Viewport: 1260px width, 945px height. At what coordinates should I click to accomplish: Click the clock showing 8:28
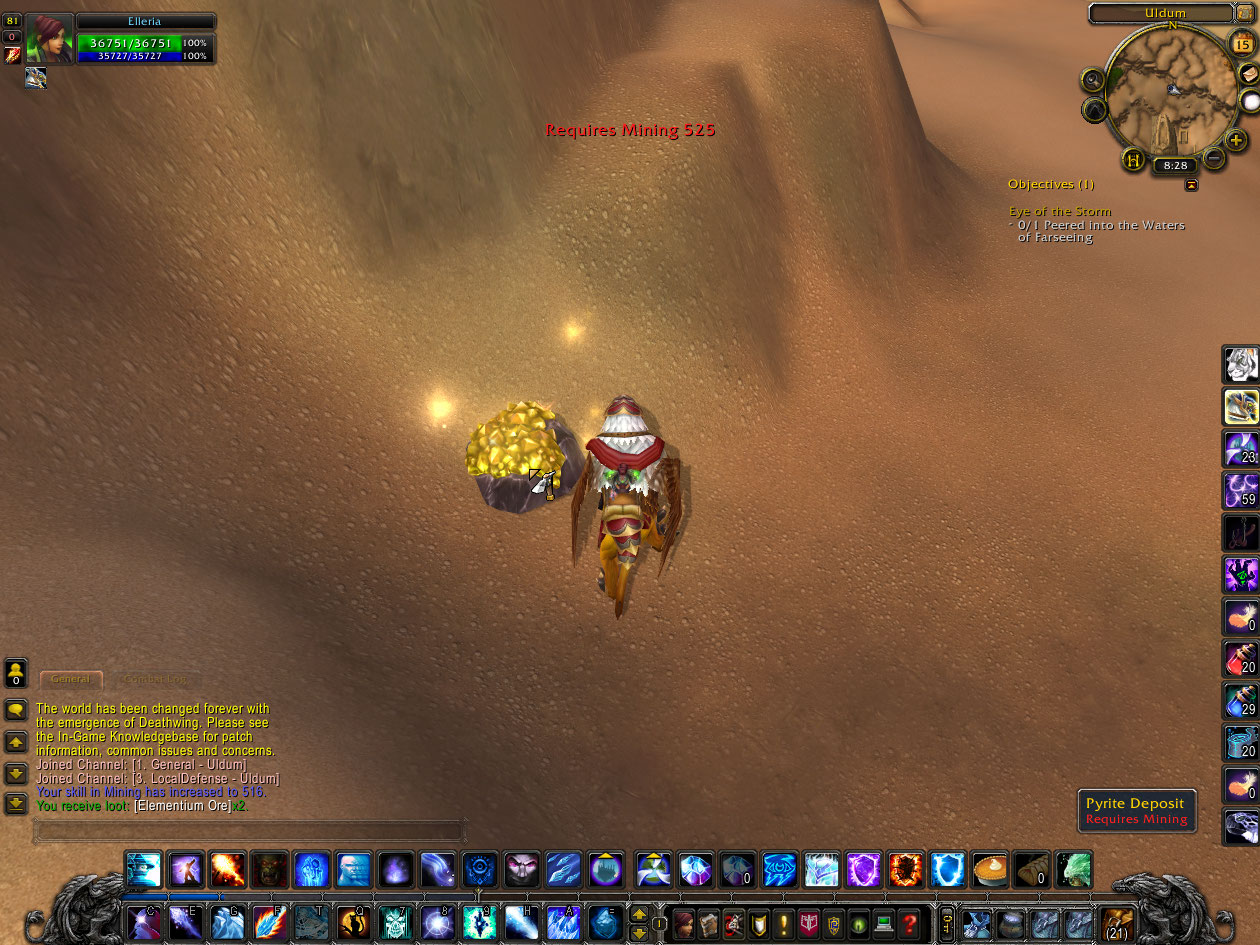(x=1175, y=165)
